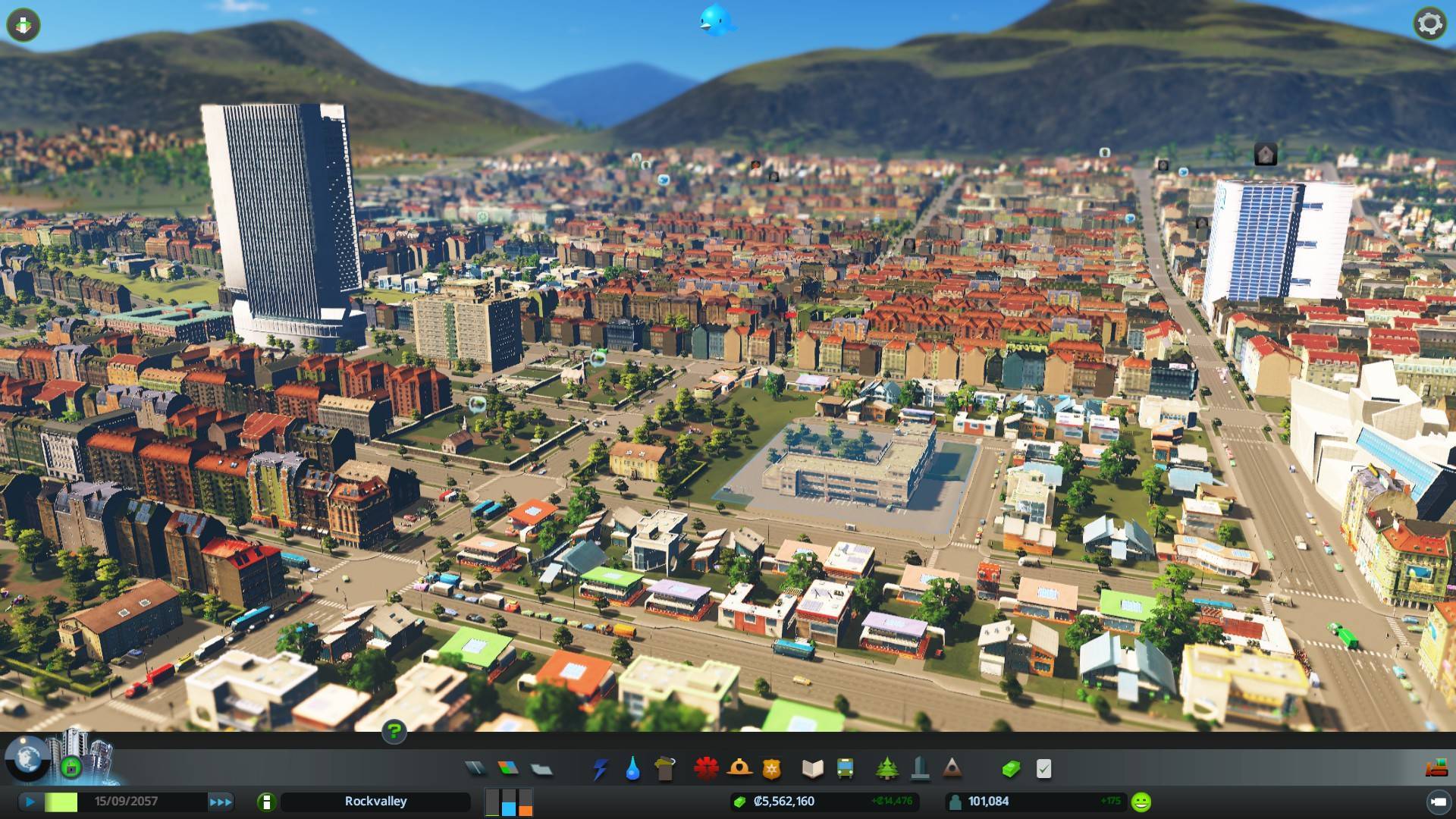Open the parks tree menu

[x=886, y=769]
